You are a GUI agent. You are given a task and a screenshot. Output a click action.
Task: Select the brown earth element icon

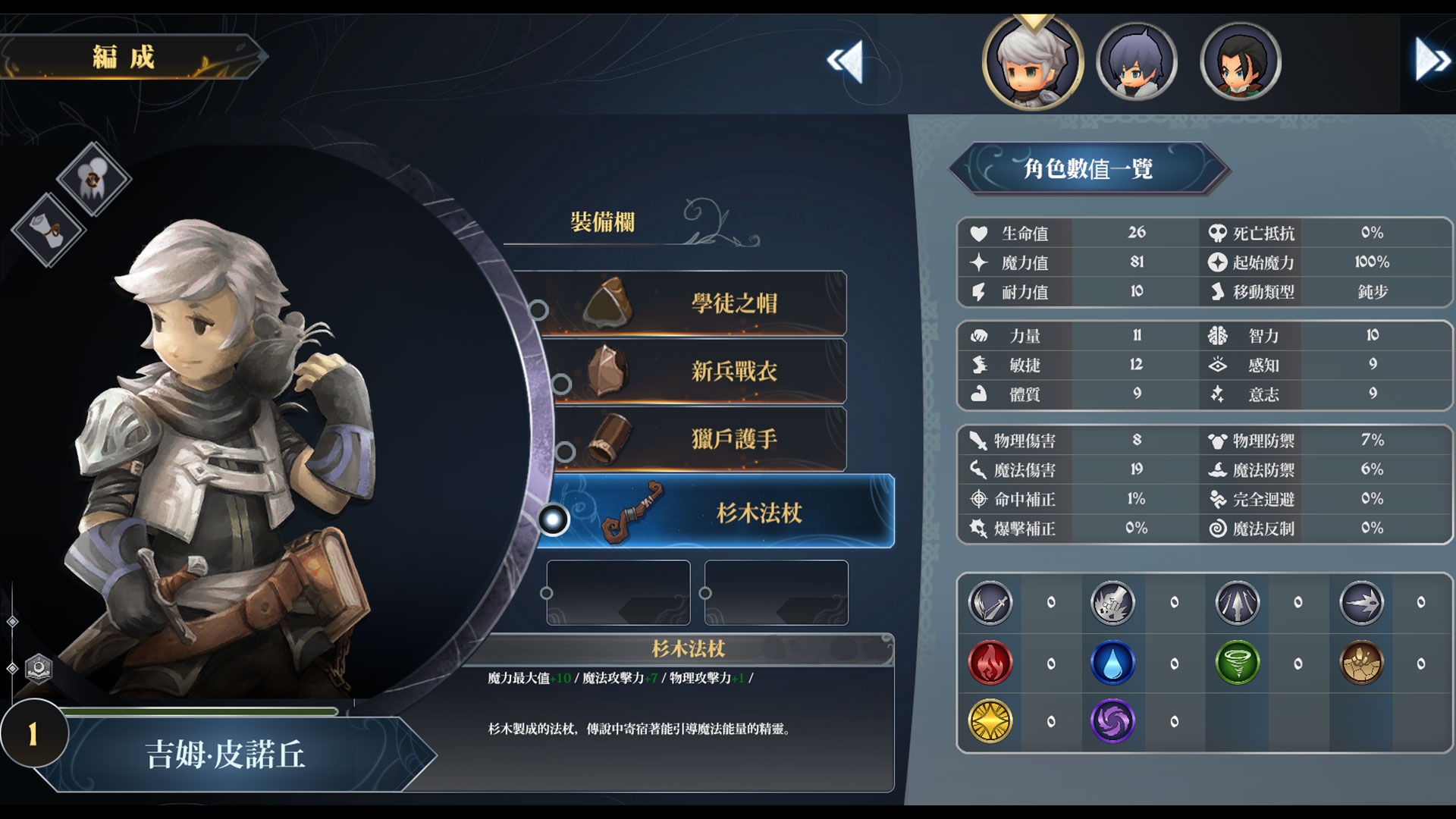coord(1361,663)
